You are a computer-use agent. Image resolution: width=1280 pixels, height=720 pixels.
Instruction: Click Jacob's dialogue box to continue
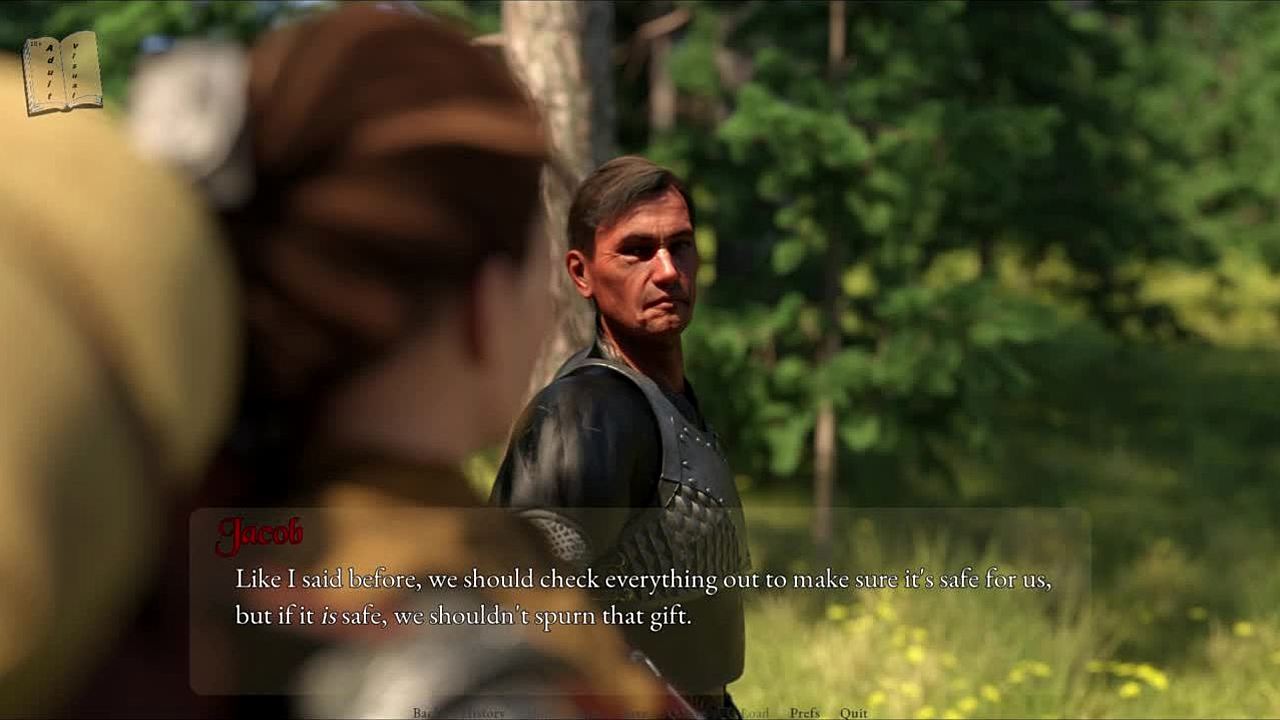coord(640,600)
